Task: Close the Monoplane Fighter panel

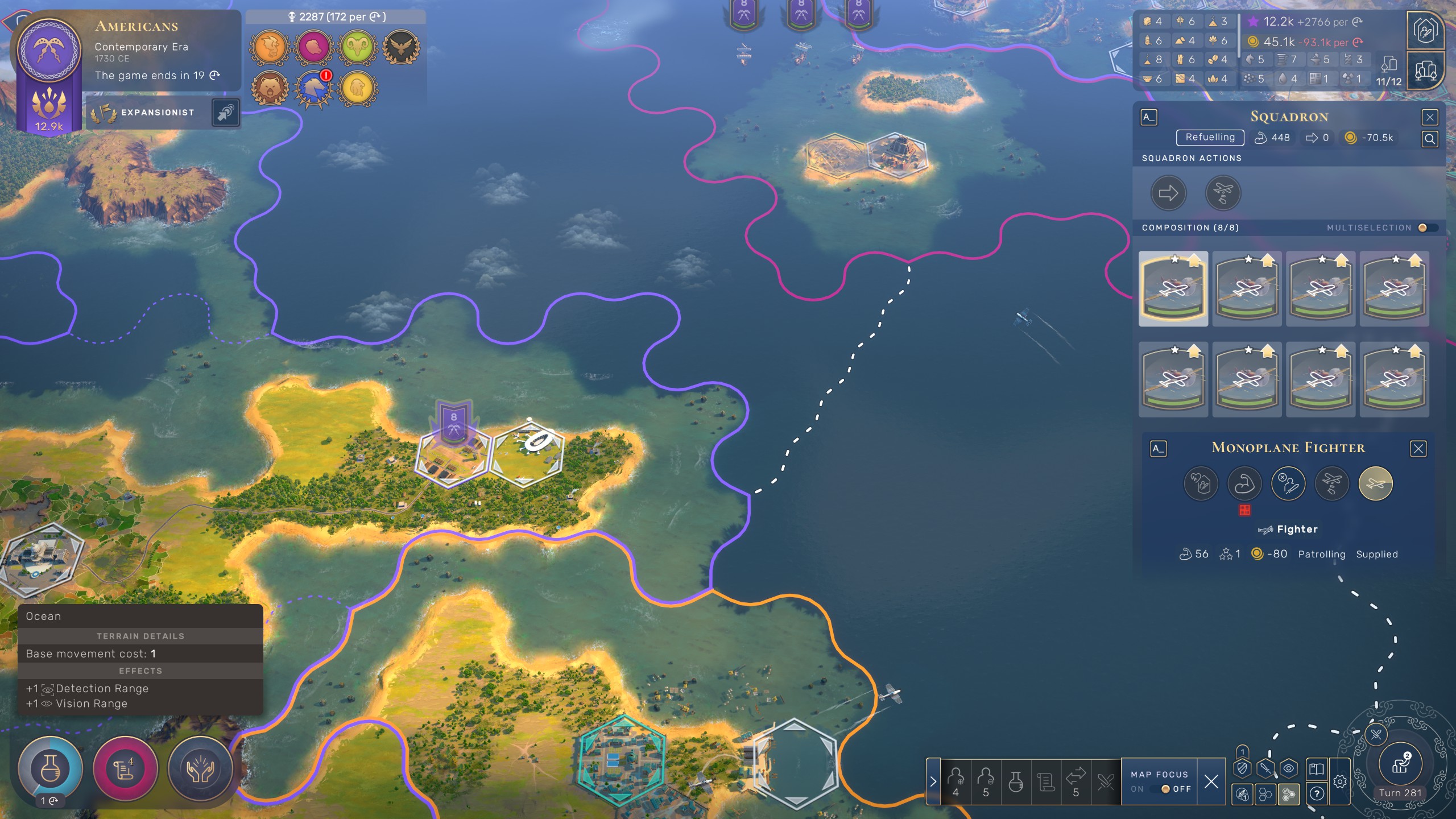Action: click(x=1418, y=449)
